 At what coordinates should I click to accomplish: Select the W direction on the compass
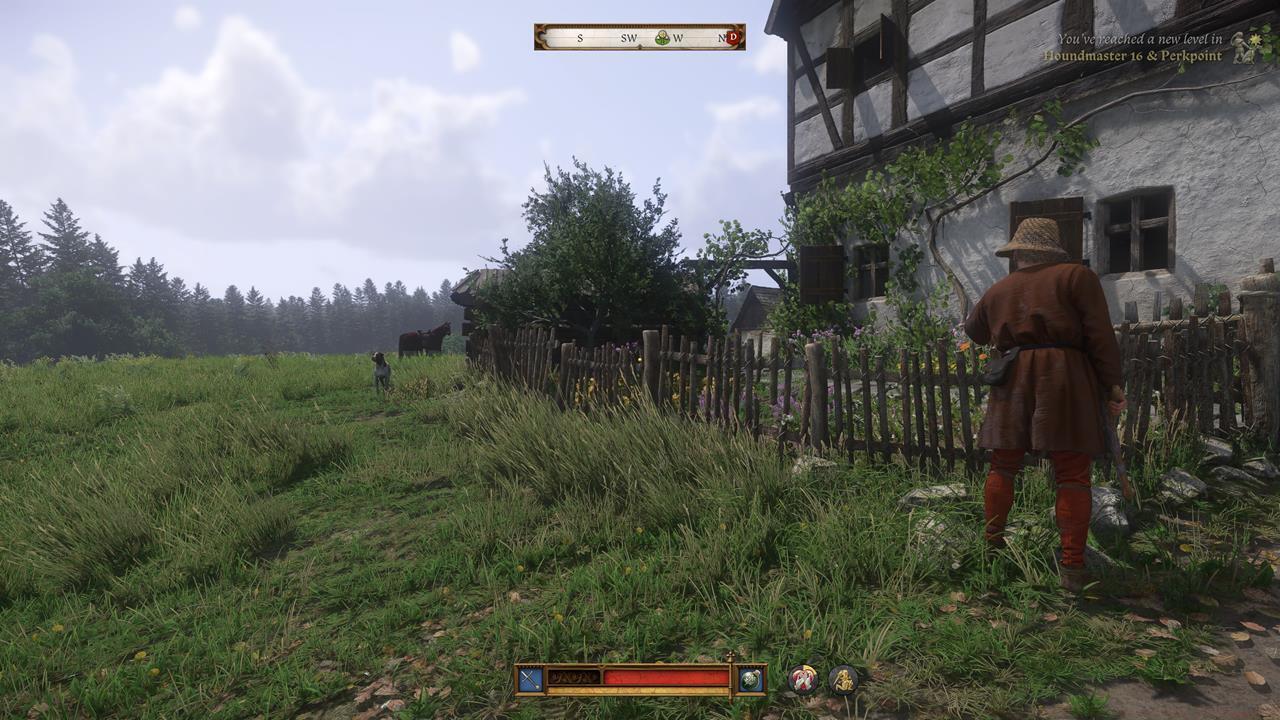(677, 38)
